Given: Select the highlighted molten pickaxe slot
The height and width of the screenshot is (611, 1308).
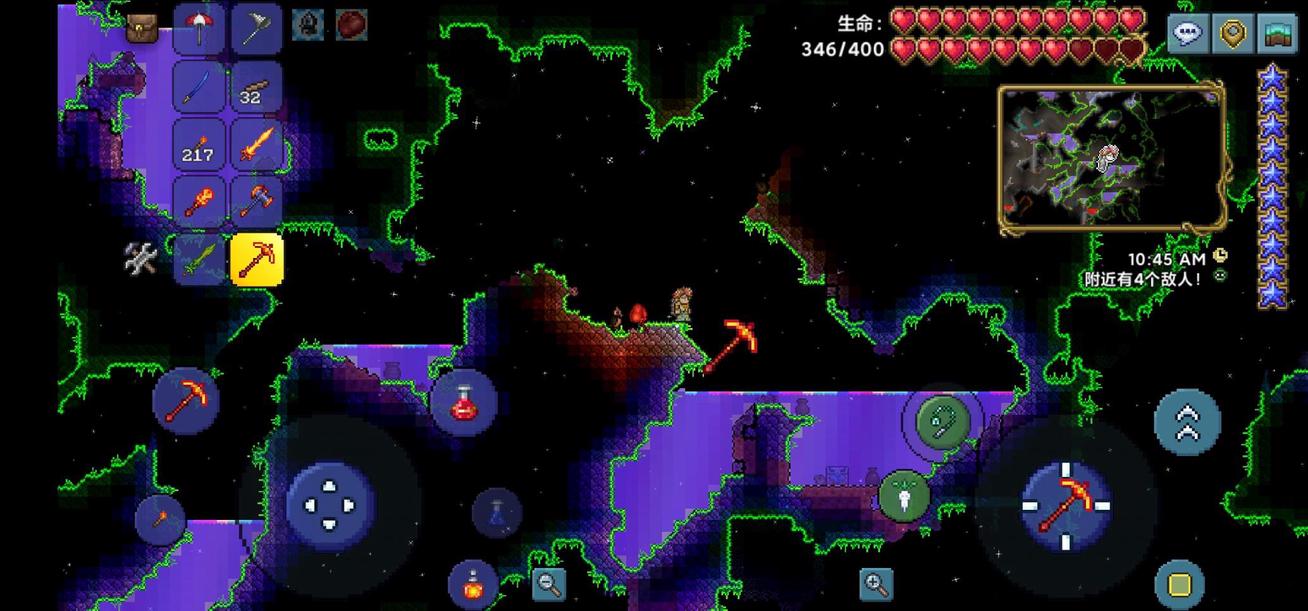Looking at the screenshot, I should [x=257, y=260].
